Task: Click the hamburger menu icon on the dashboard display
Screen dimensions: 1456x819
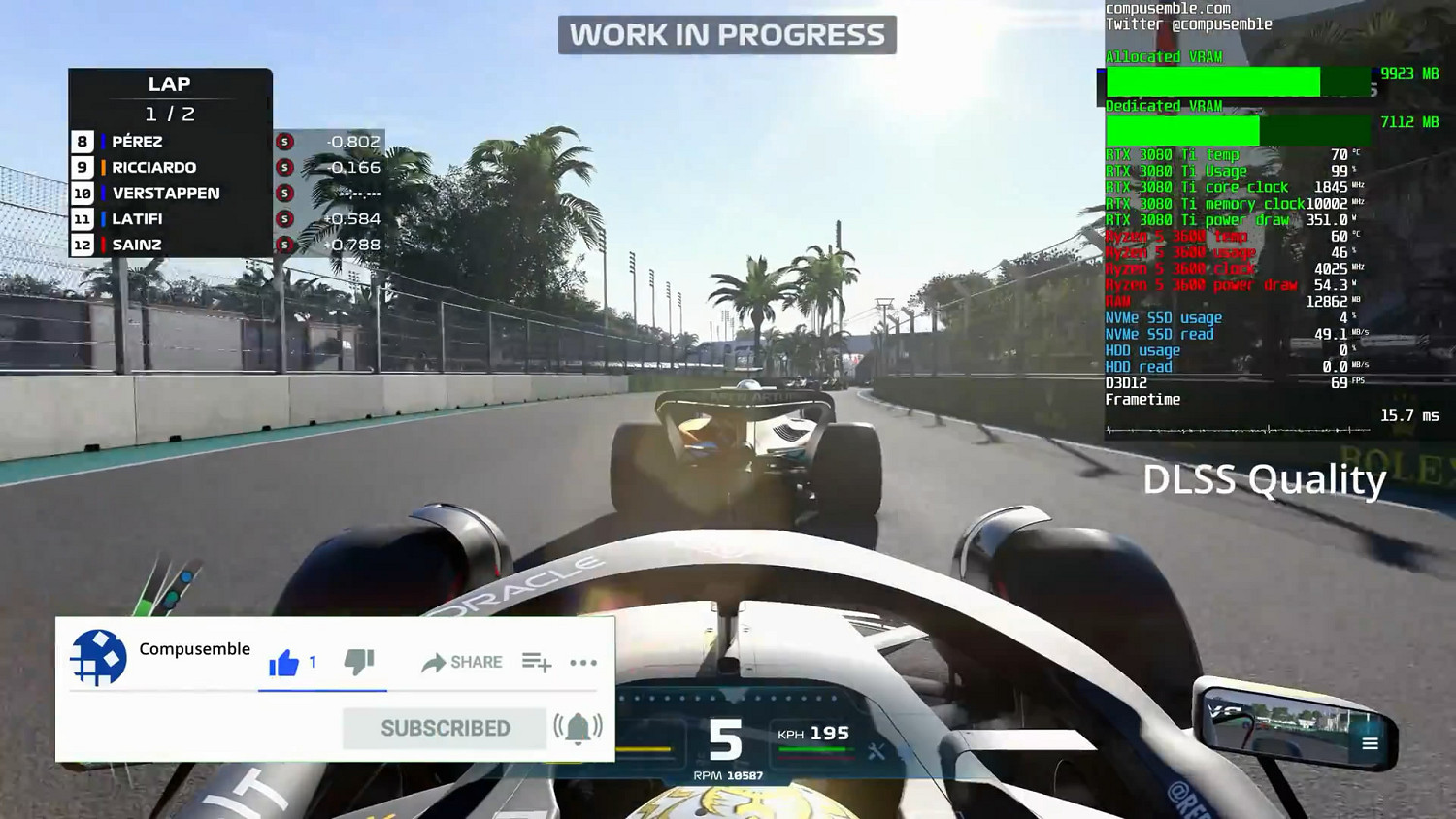Action: pos(1370,743)
